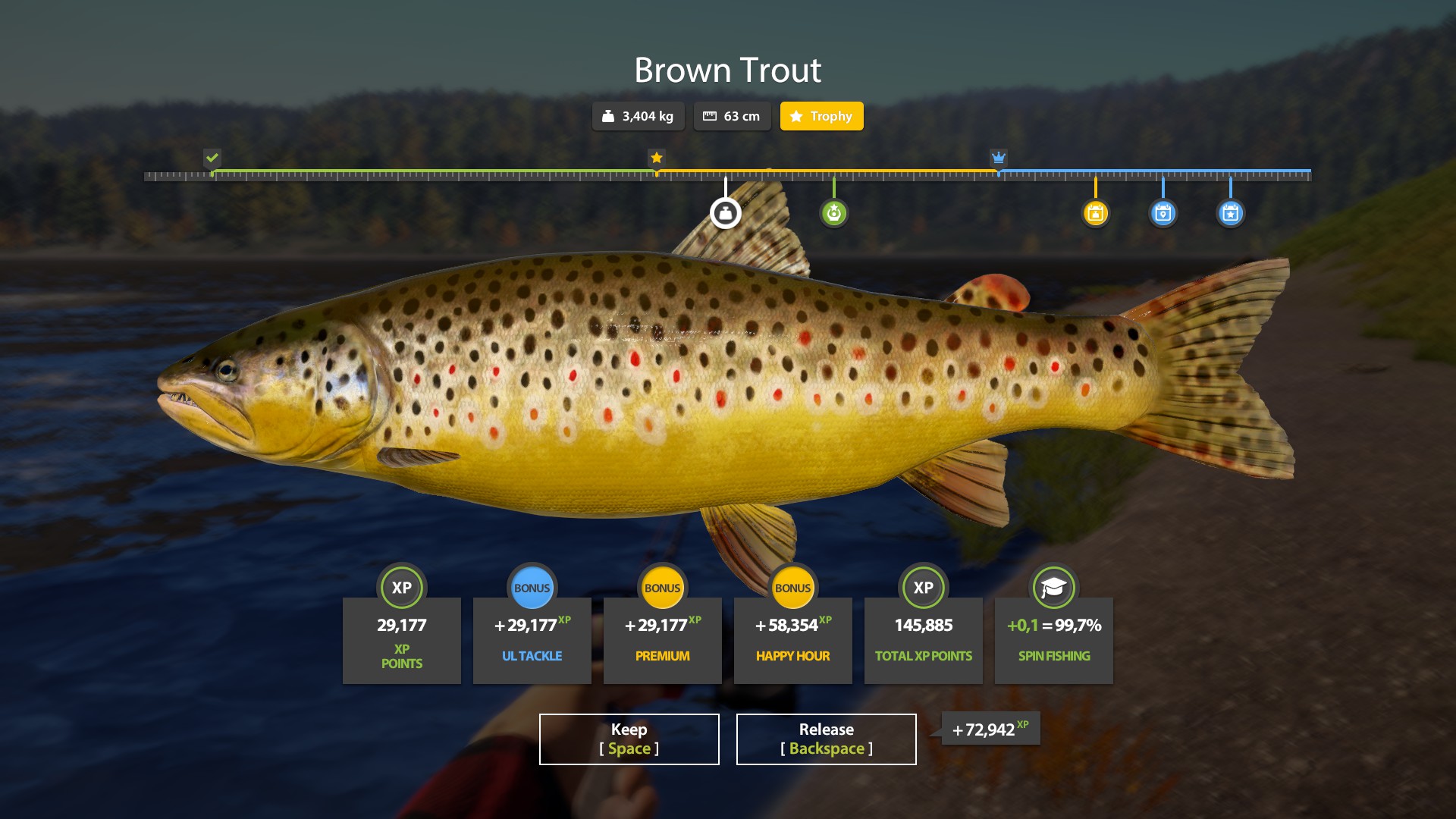1456x819 pixels.
Task: Click the green checkmark marker on the timeline
Action: point(212,158)
